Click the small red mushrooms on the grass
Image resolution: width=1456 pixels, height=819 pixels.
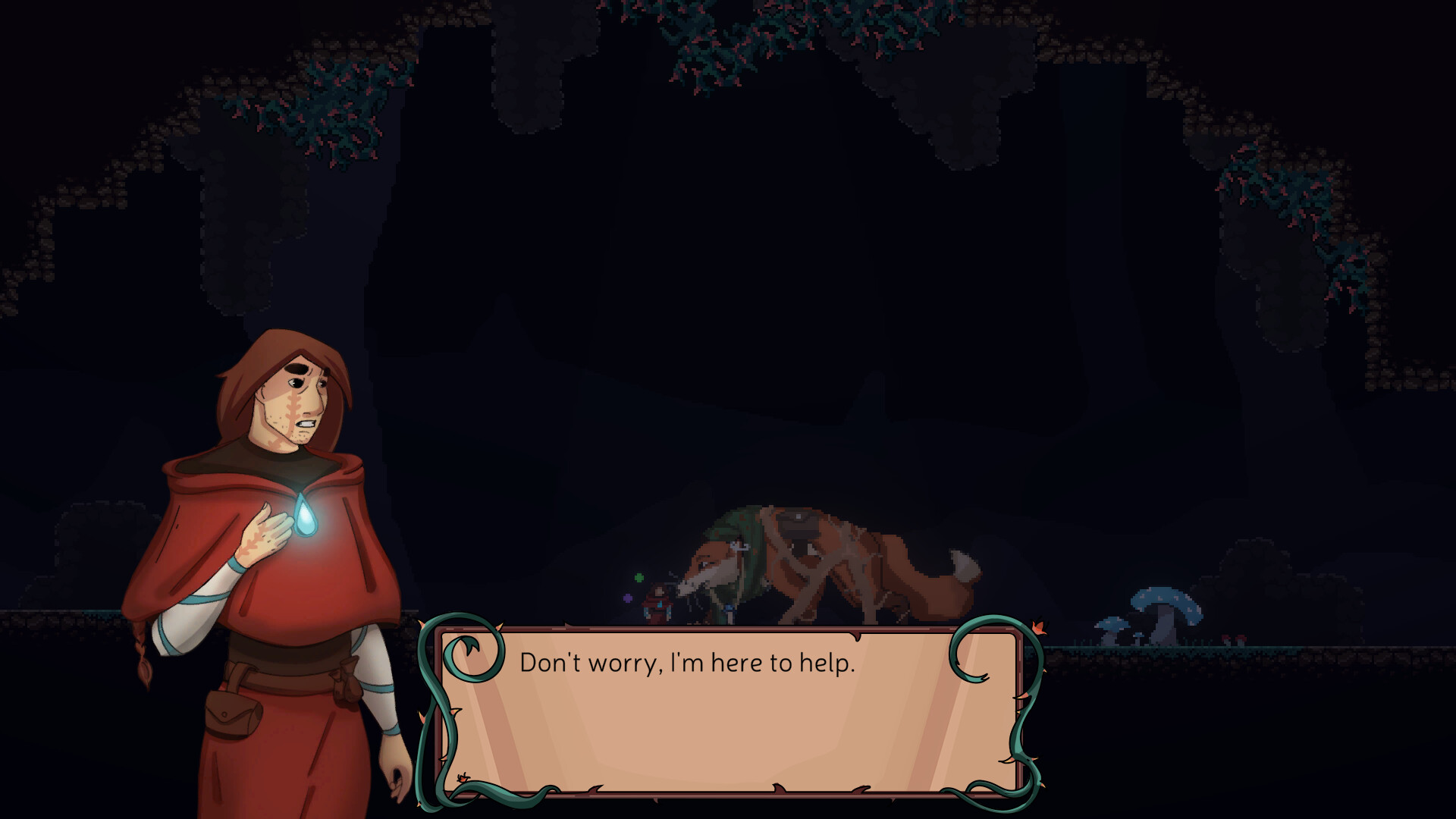1234,638
